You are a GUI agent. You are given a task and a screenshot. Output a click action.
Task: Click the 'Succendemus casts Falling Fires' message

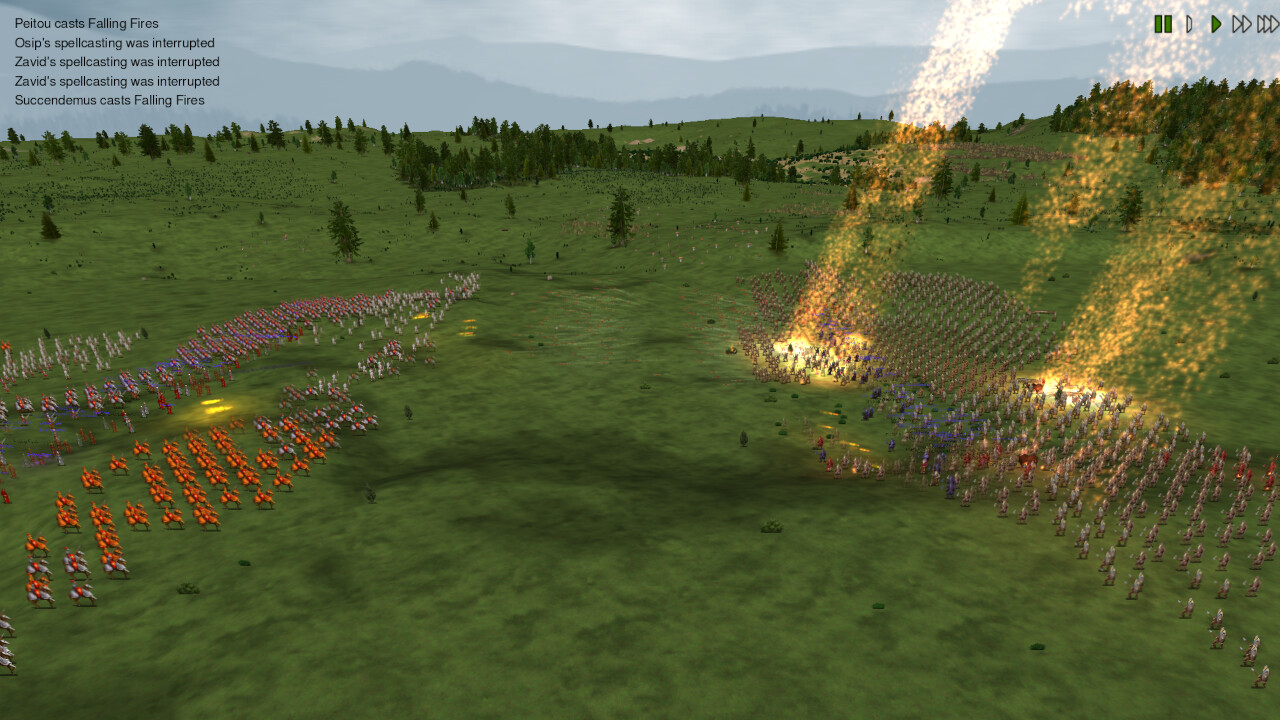coord(108,100)
